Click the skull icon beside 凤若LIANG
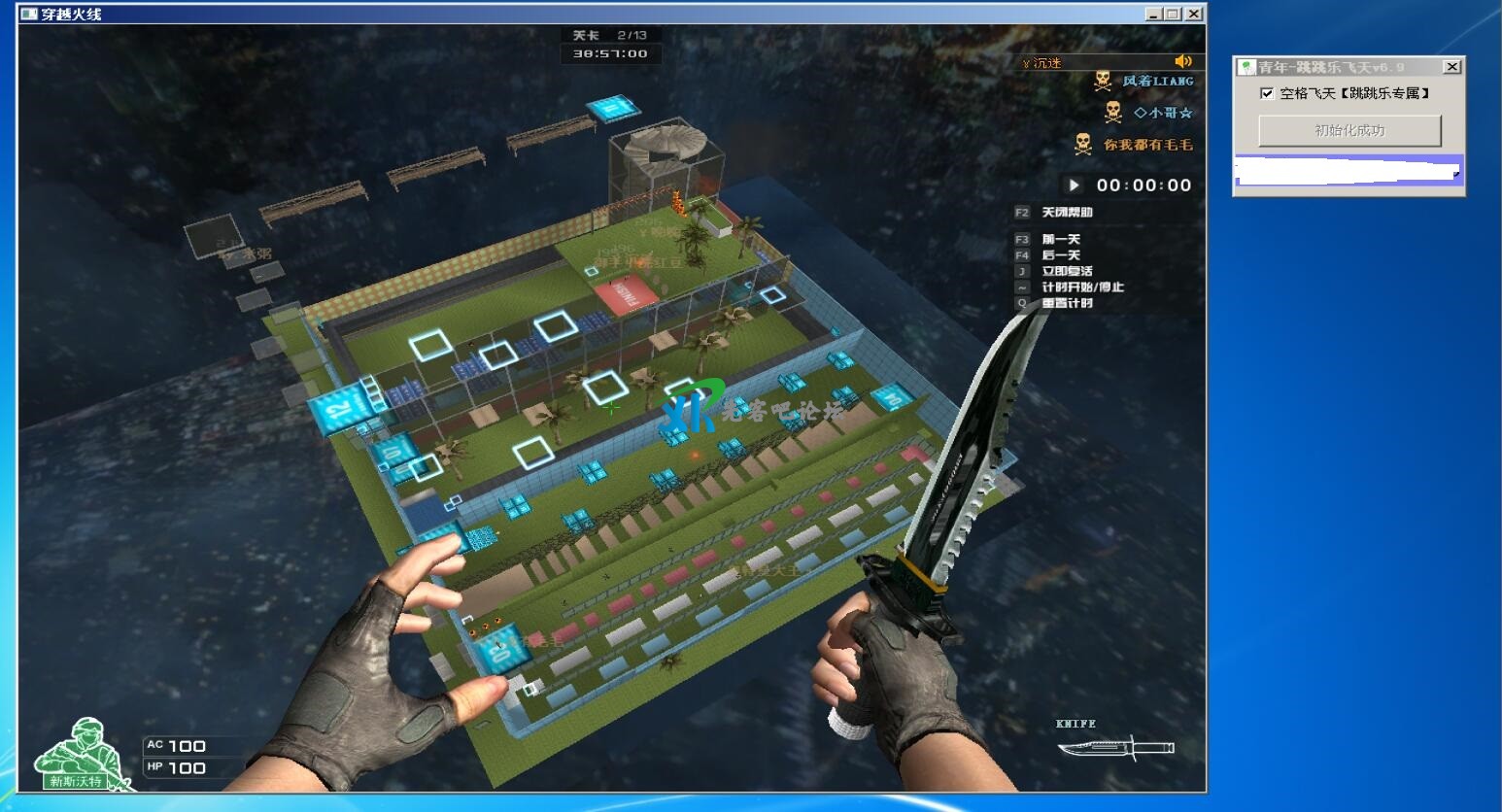 point(1102,81)
